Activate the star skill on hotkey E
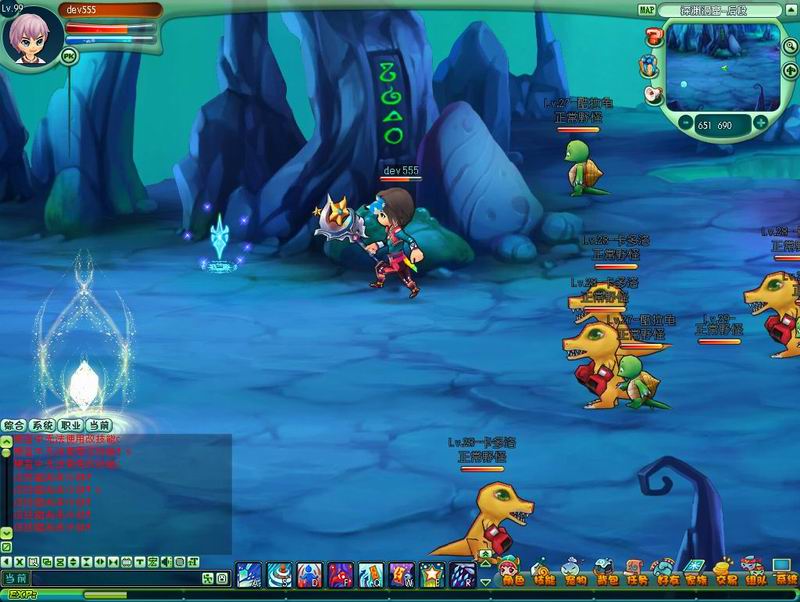Viewport: 800px width, 602px height. (432, 575)
